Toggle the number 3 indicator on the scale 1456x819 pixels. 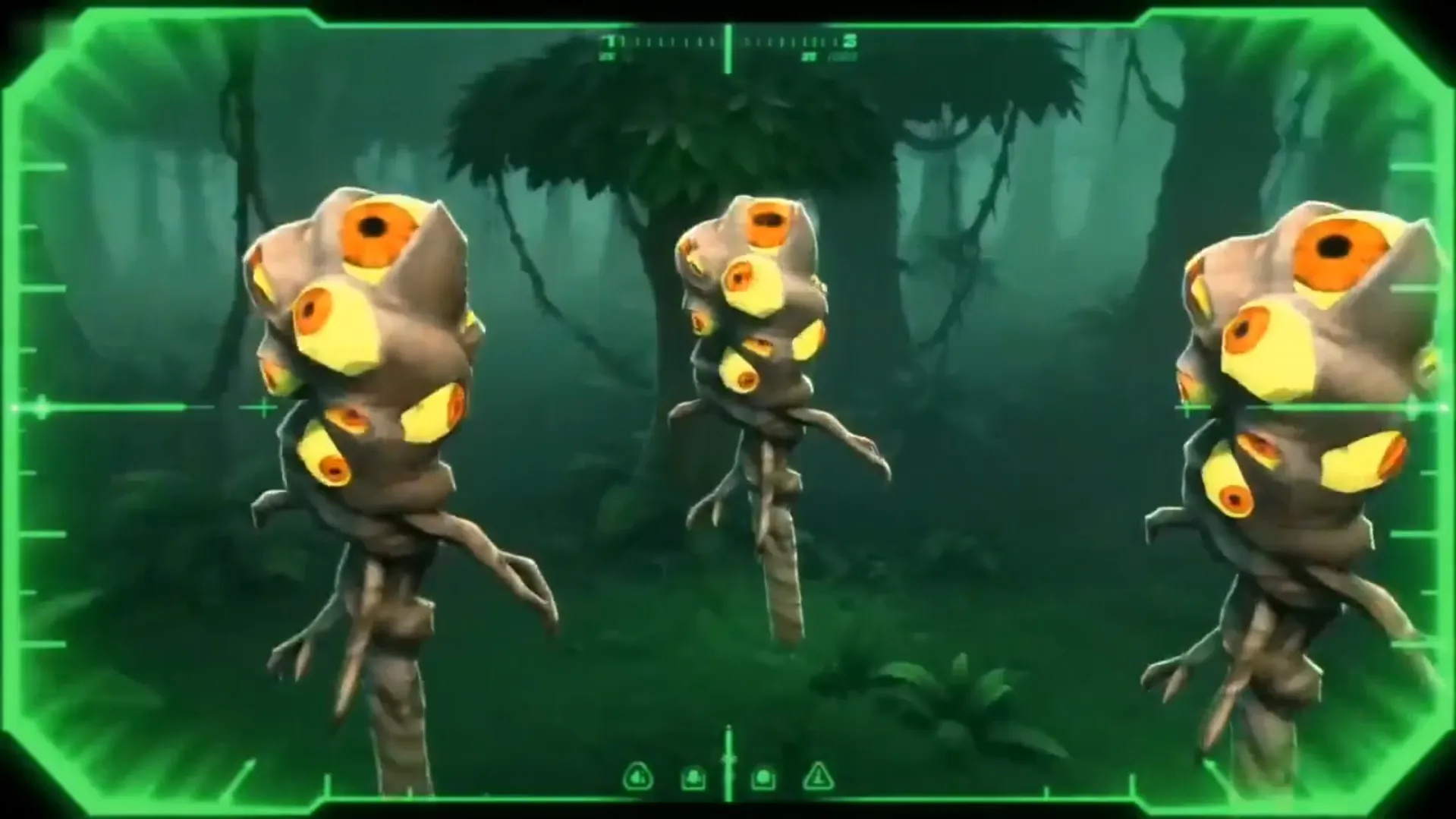pos(850,42)
